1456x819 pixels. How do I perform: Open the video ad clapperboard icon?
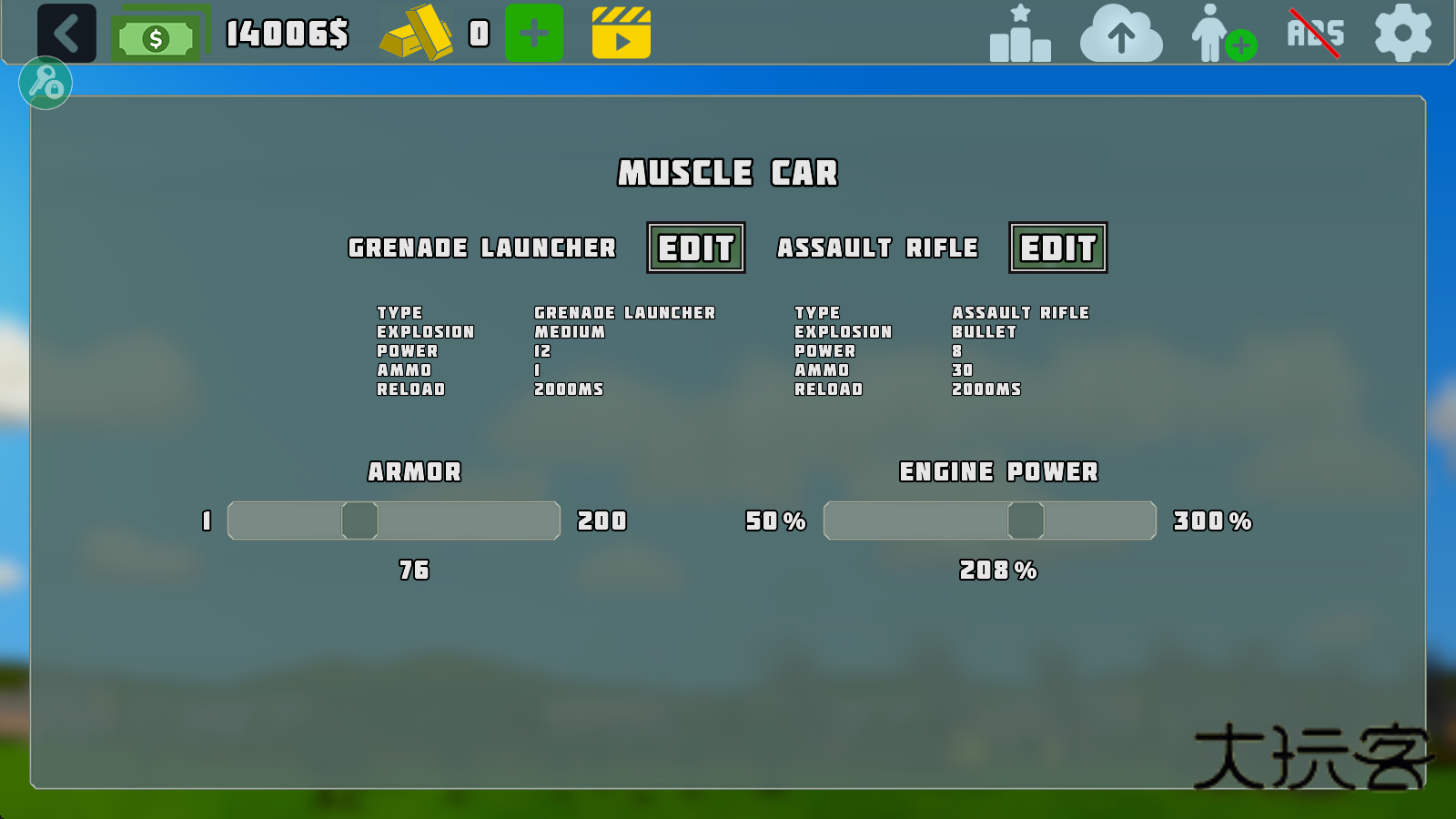tap(622, 35)
